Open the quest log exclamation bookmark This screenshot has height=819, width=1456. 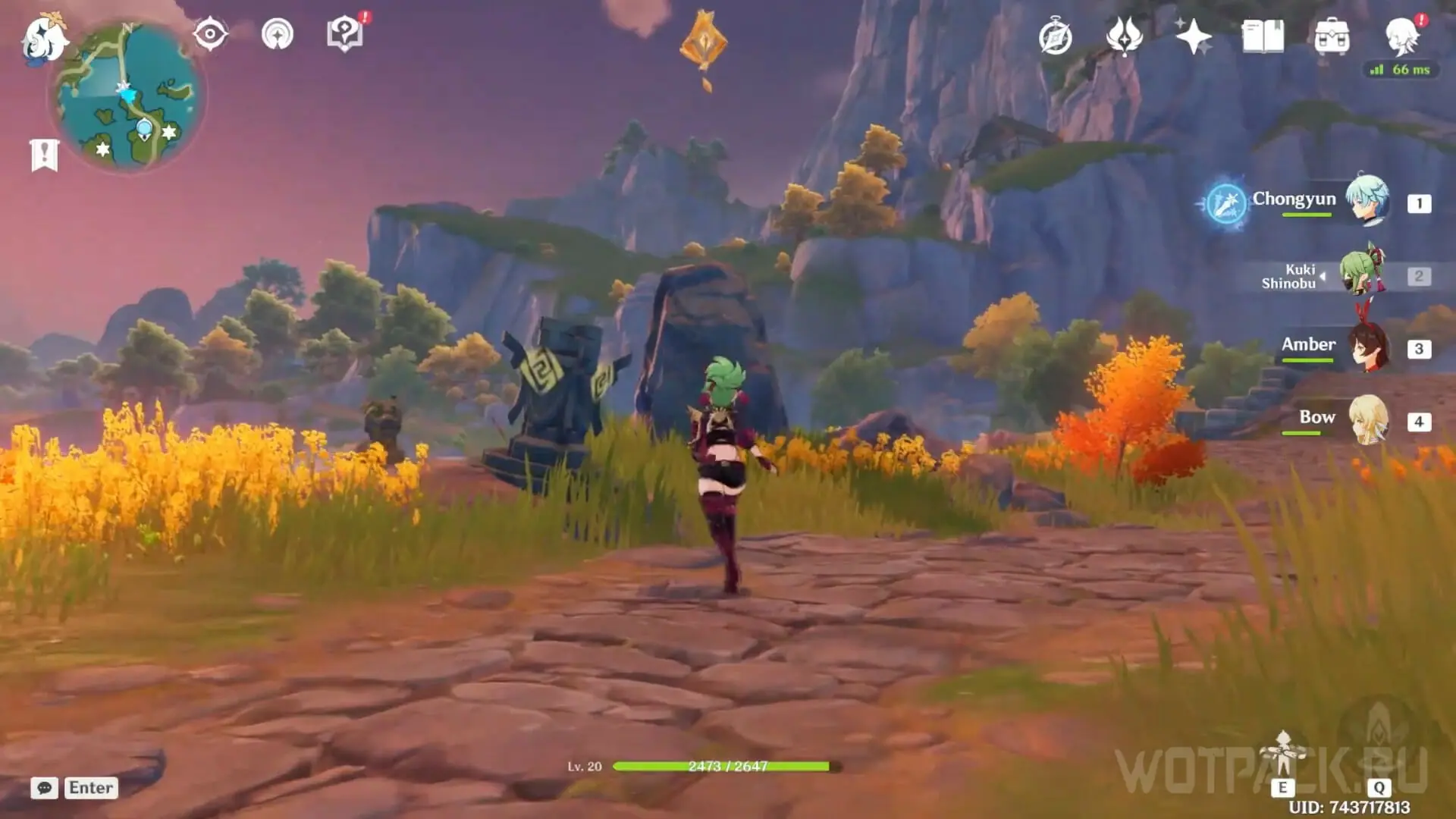tap(45, 155)
